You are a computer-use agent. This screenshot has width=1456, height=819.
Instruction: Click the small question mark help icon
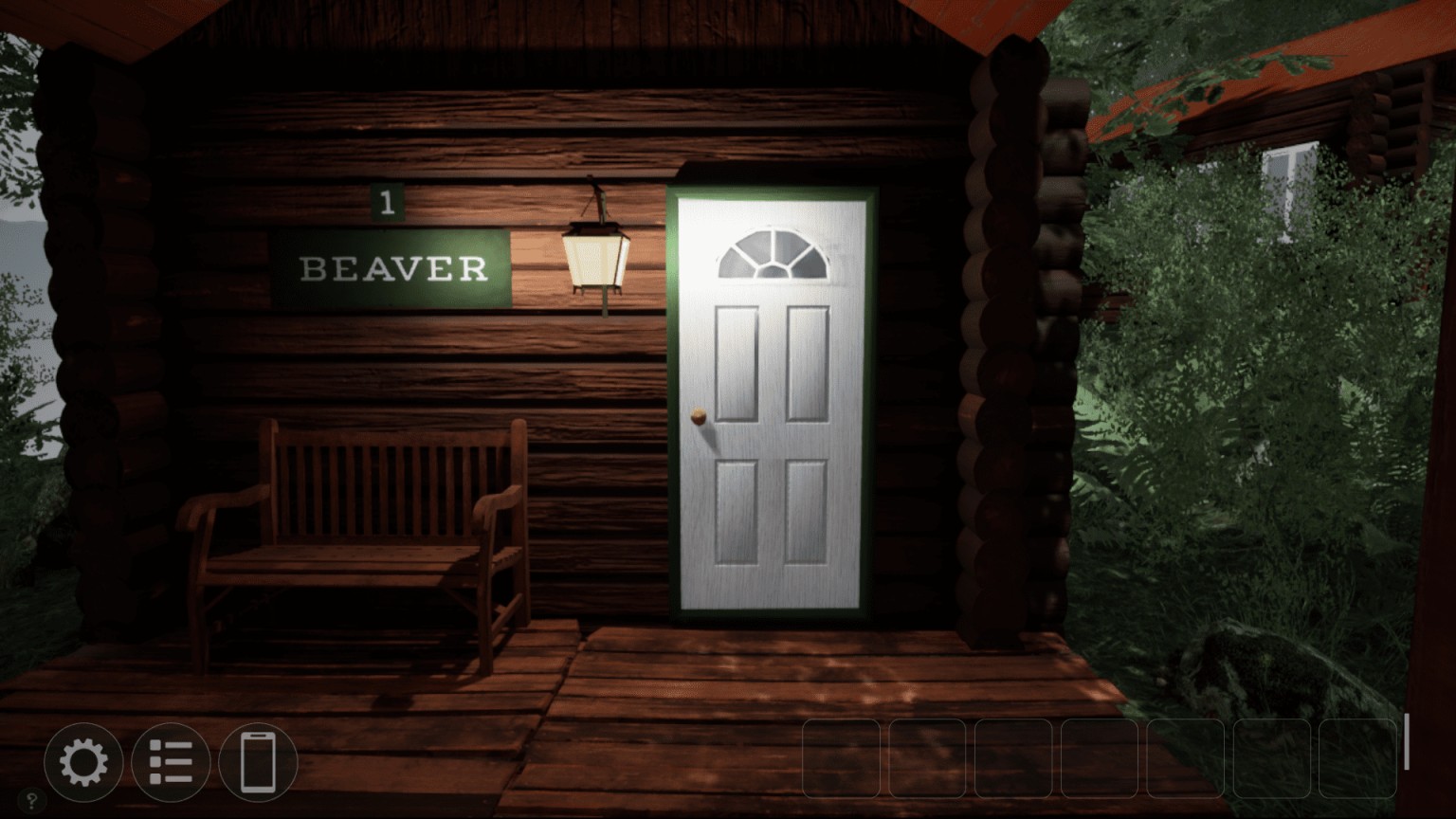[x=31, y=801]
